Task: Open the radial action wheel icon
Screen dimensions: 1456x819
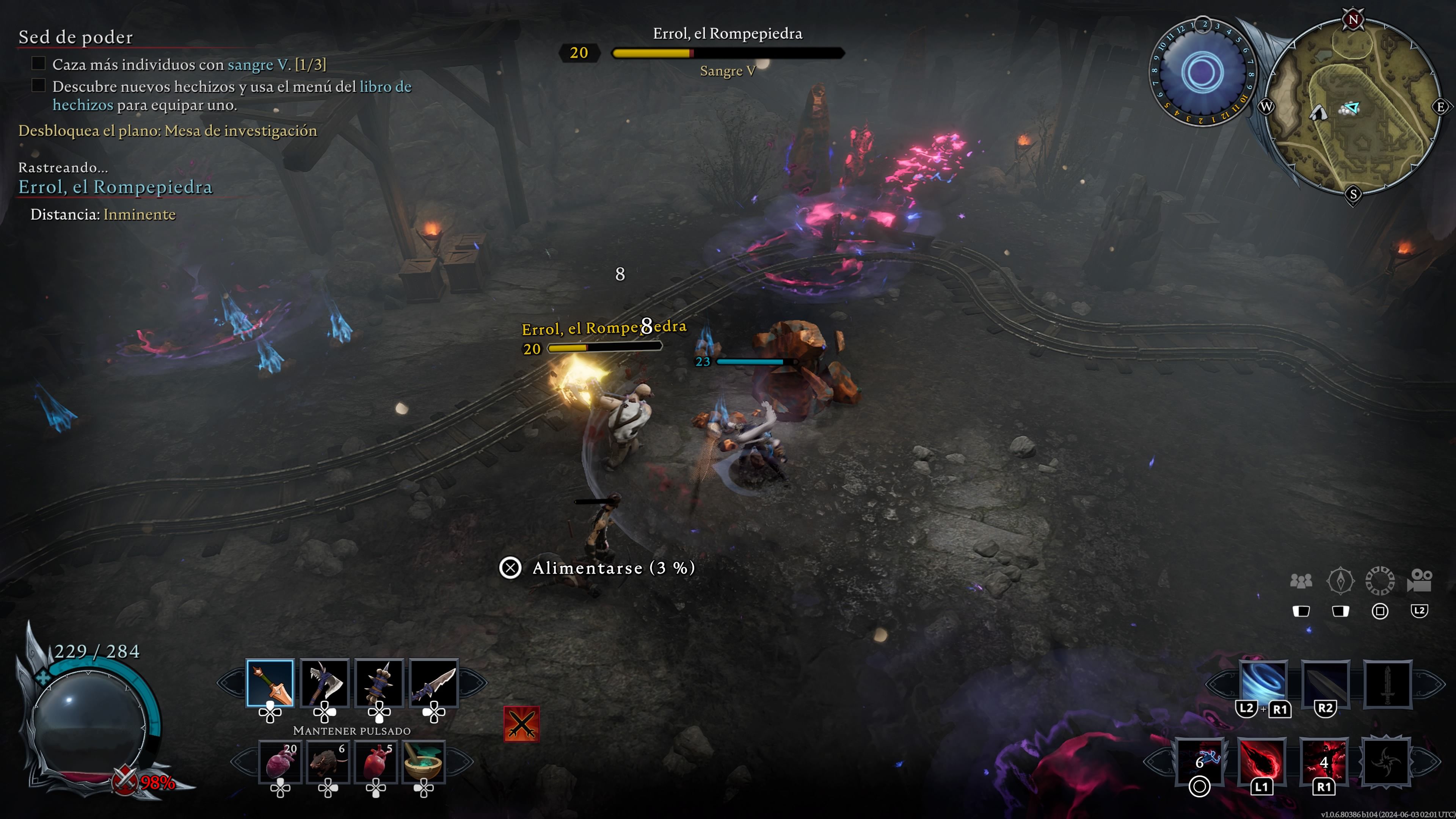Action: [1380, 581]
